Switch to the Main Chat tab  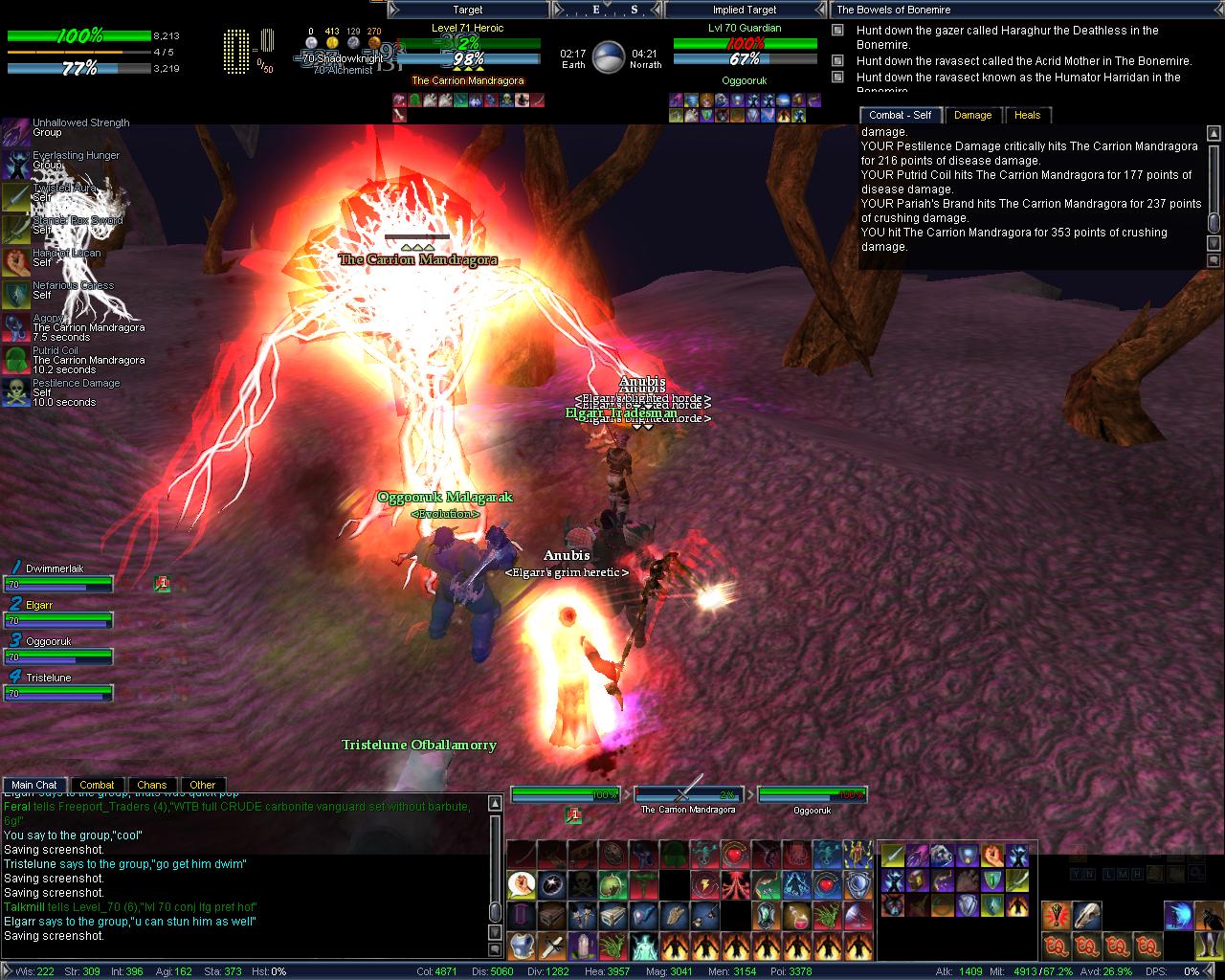pos(34,785)
